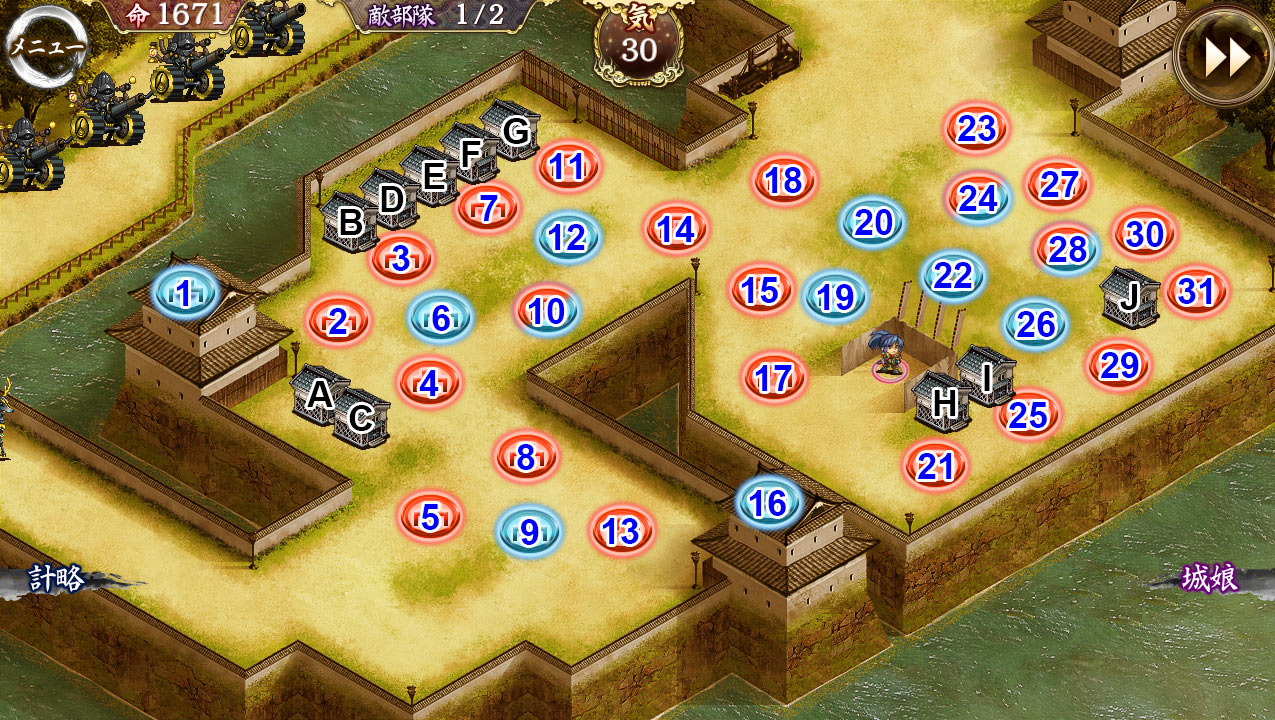Choose red placement tile number 23

[x=977, y=128]
